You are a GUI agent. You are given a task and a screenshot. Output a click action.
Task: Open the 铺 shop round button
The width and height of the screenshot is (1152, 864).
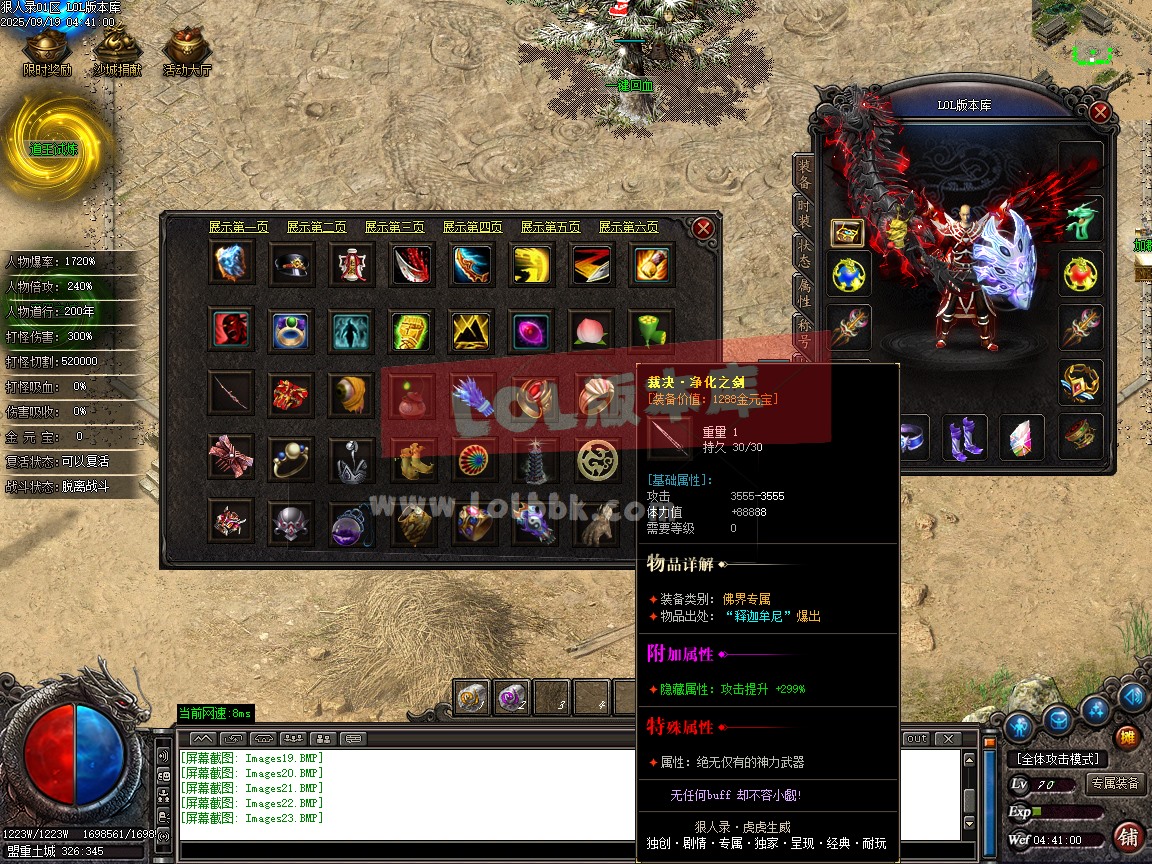tap(1129, 836)
